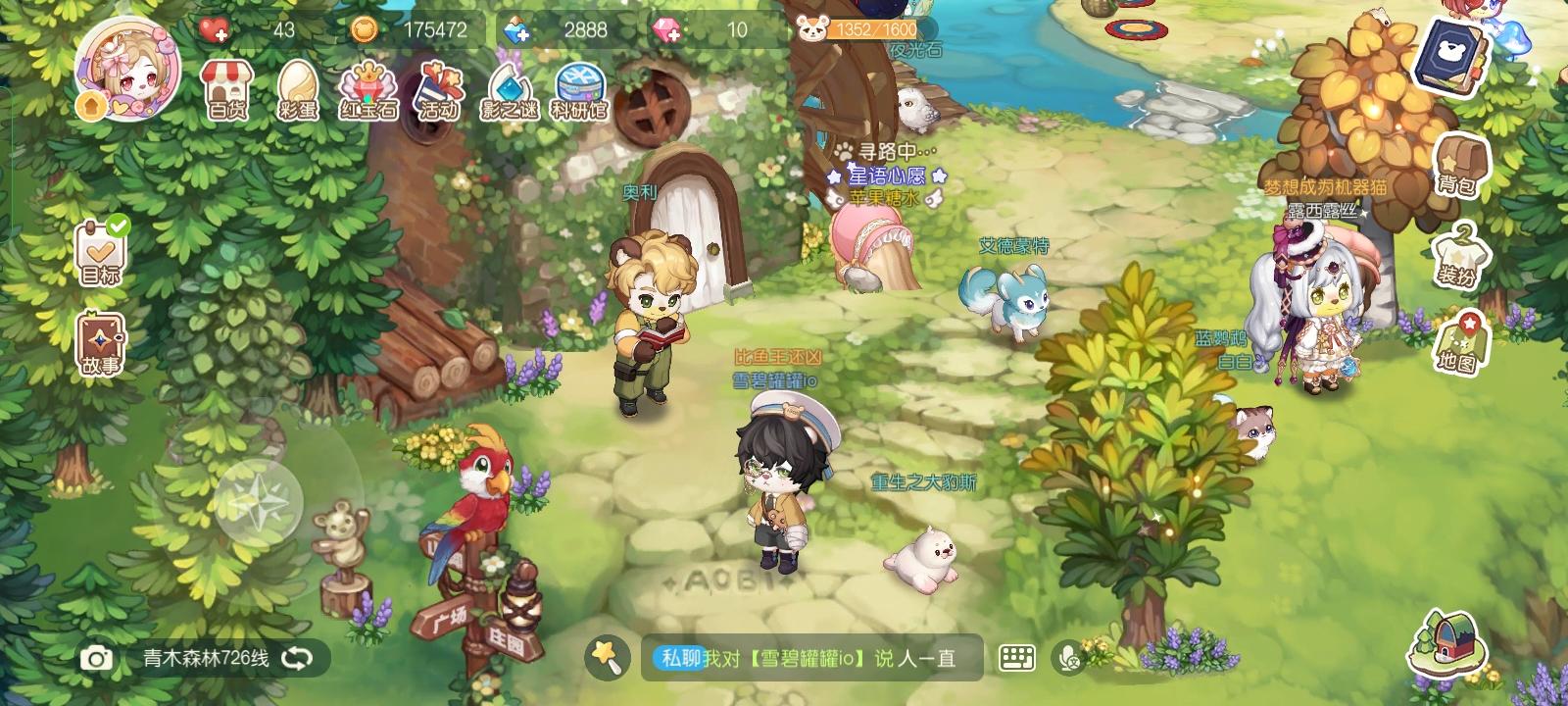The width and height of the screenshot is (1568, 706).
Task: Enter the 科研馆 science hall
Action: coord(580,93)
